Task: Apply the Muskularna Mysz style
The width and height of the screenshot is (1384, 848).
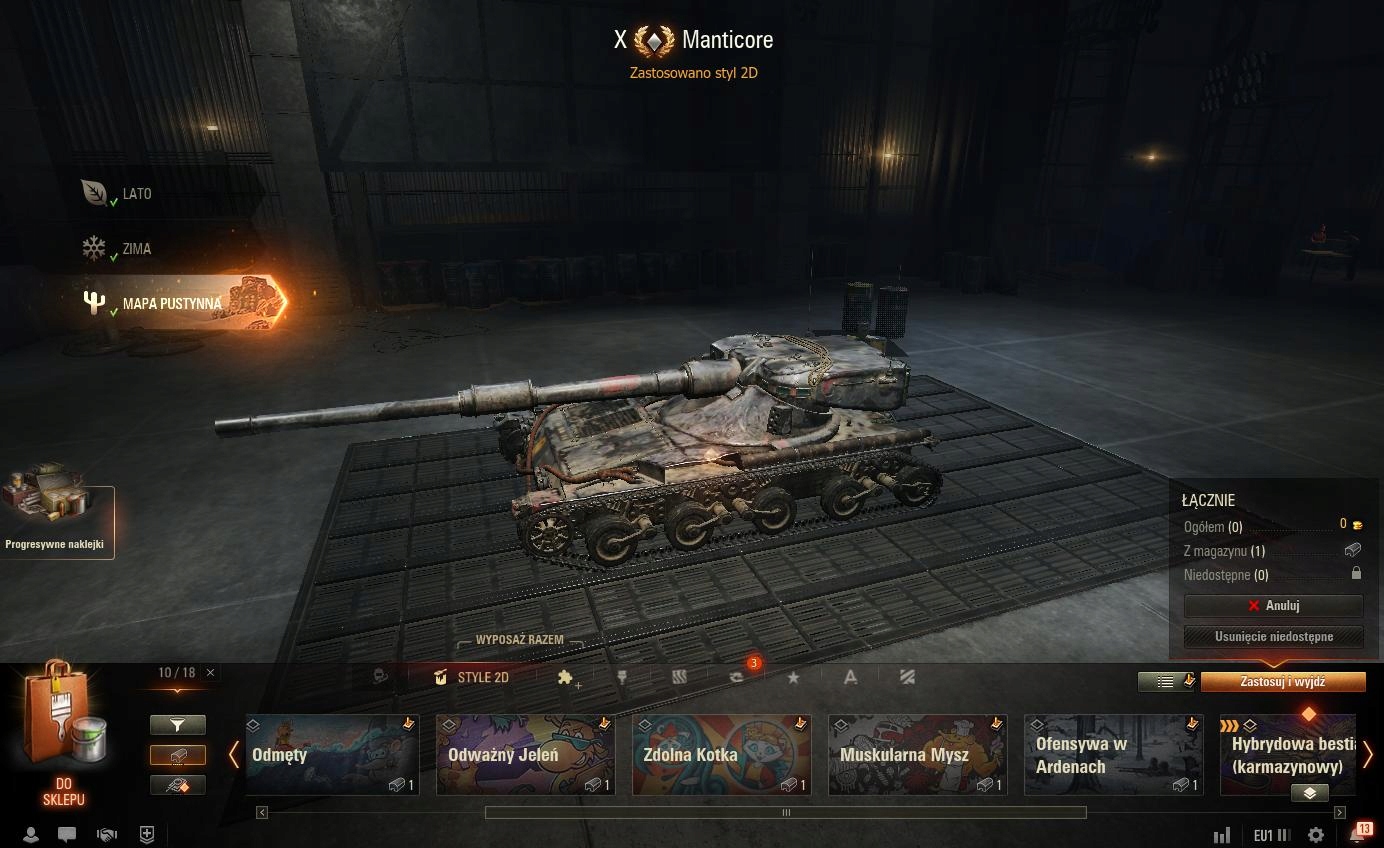Action: point(917,755)
